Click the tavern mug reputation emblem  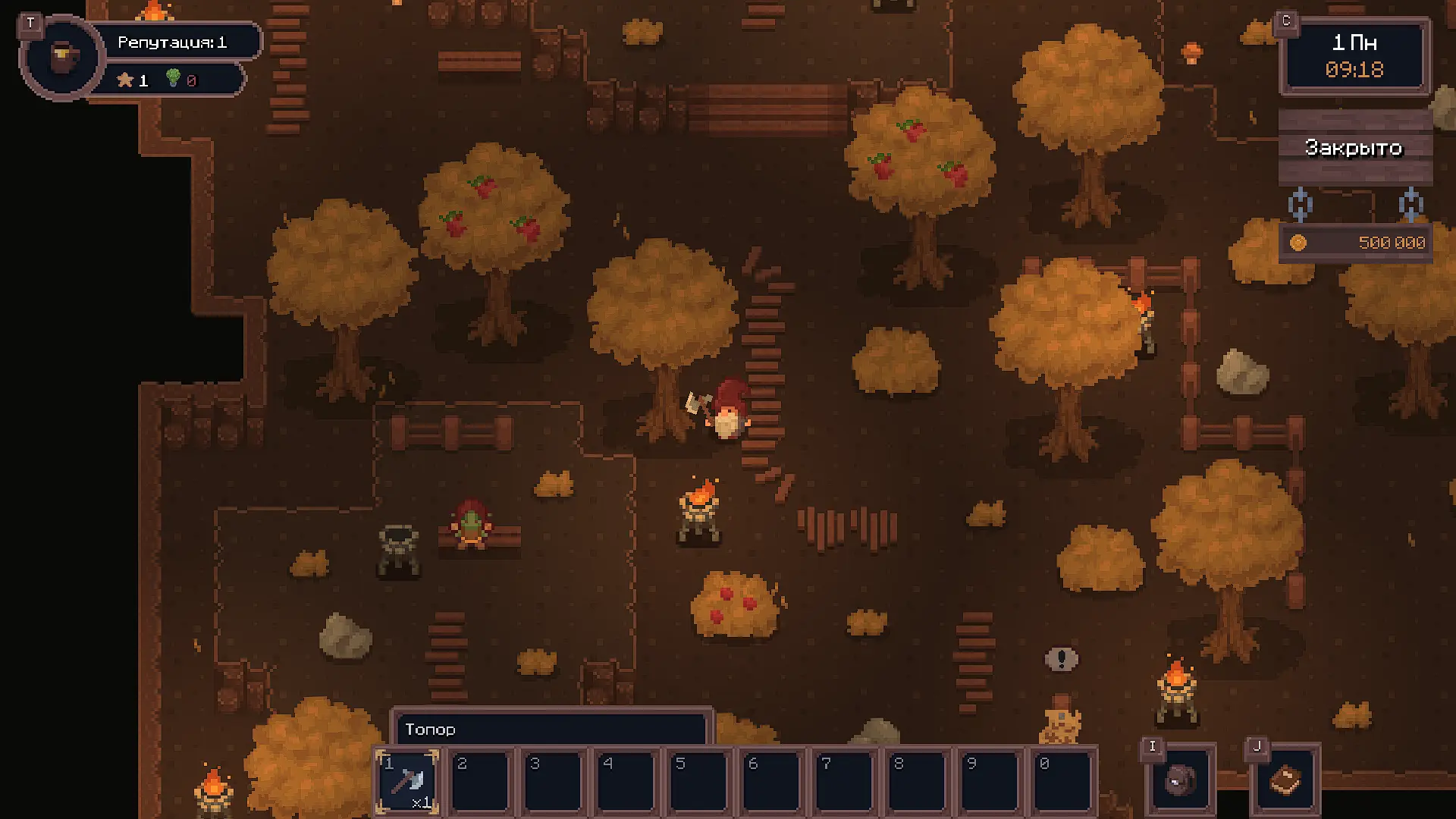tap(63, 57)
